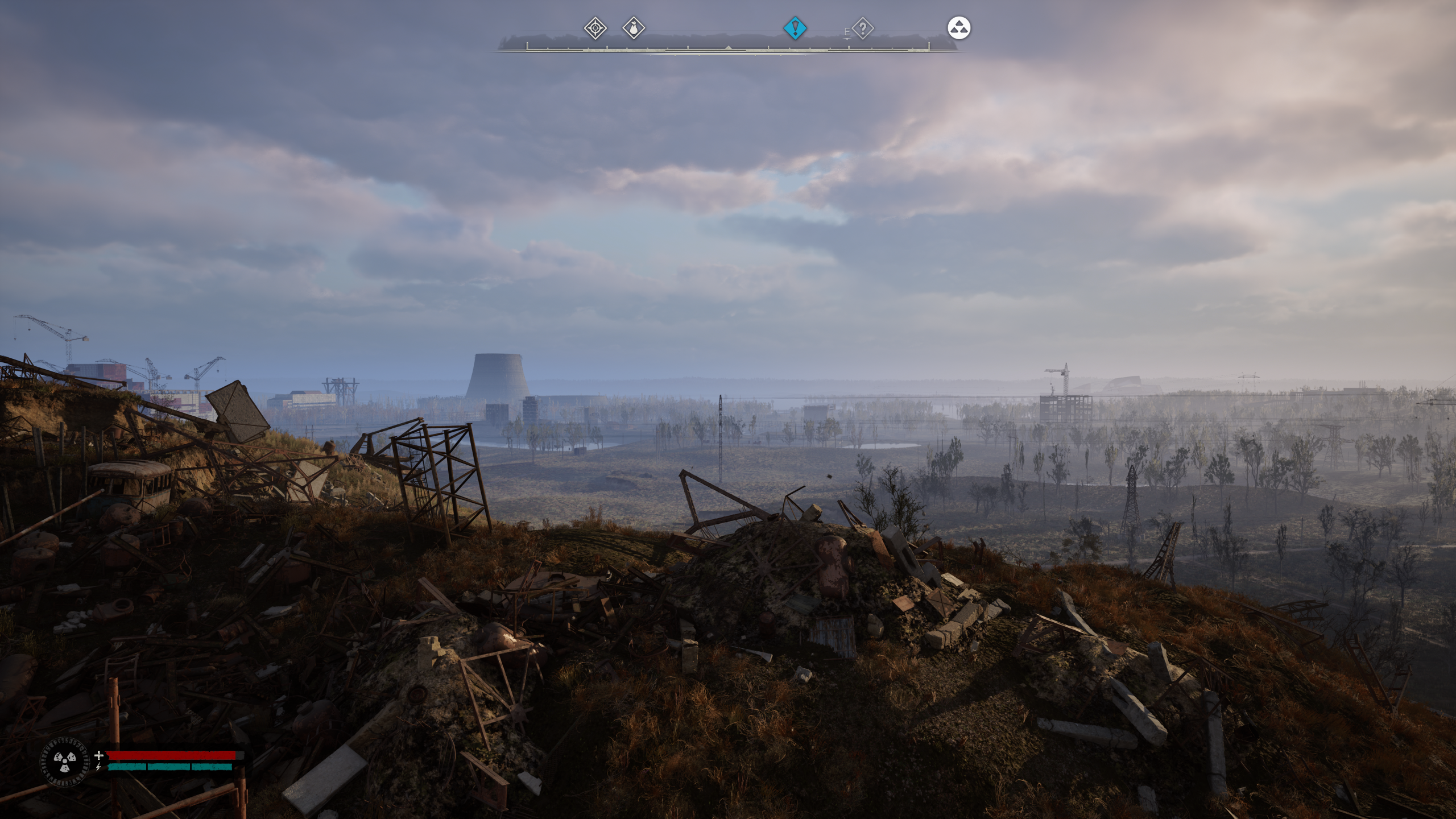Click the radiation trefoil gauge icon
The image size is (1456, 819).
point(65,760)
